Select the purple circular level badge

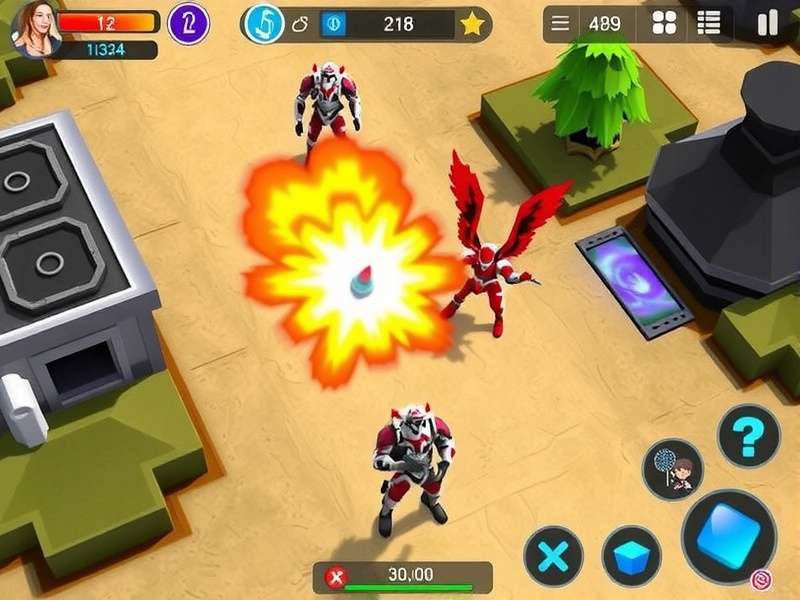[x=188, y=23]
